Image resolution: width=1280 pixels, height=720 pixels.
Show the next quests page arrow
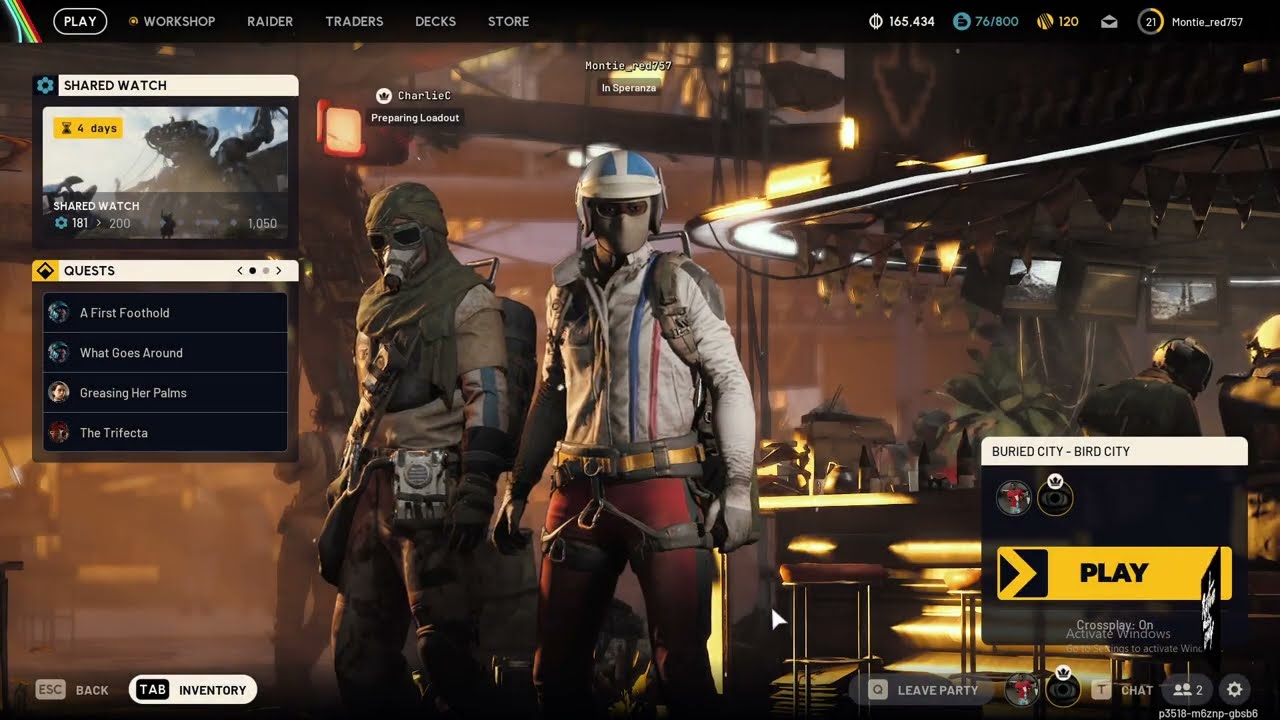(279, 271)
